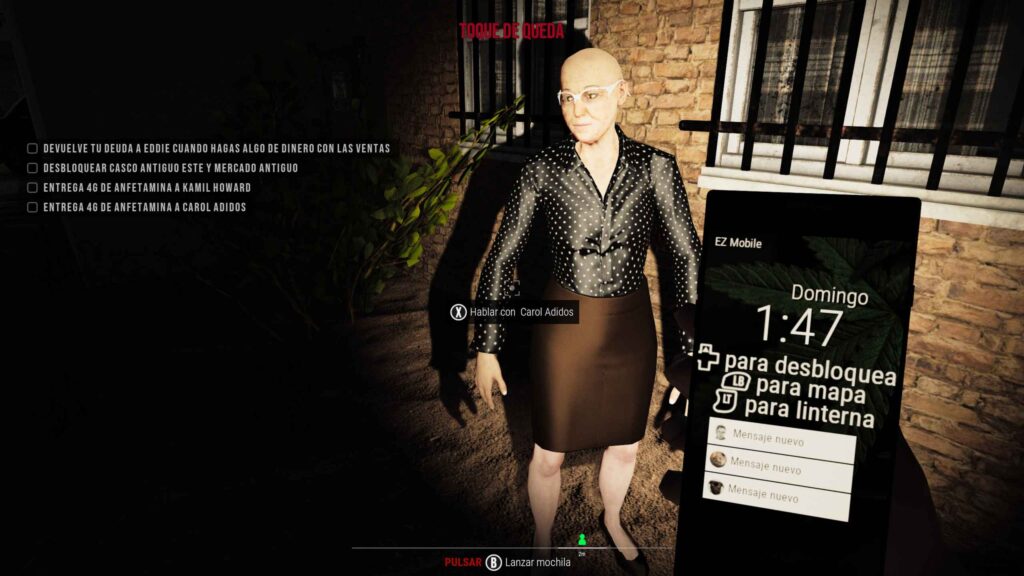Viewport: 1024px width, 576px height.
Task: Click the green player marker on compass bar
Action: [x=582, y=540]
